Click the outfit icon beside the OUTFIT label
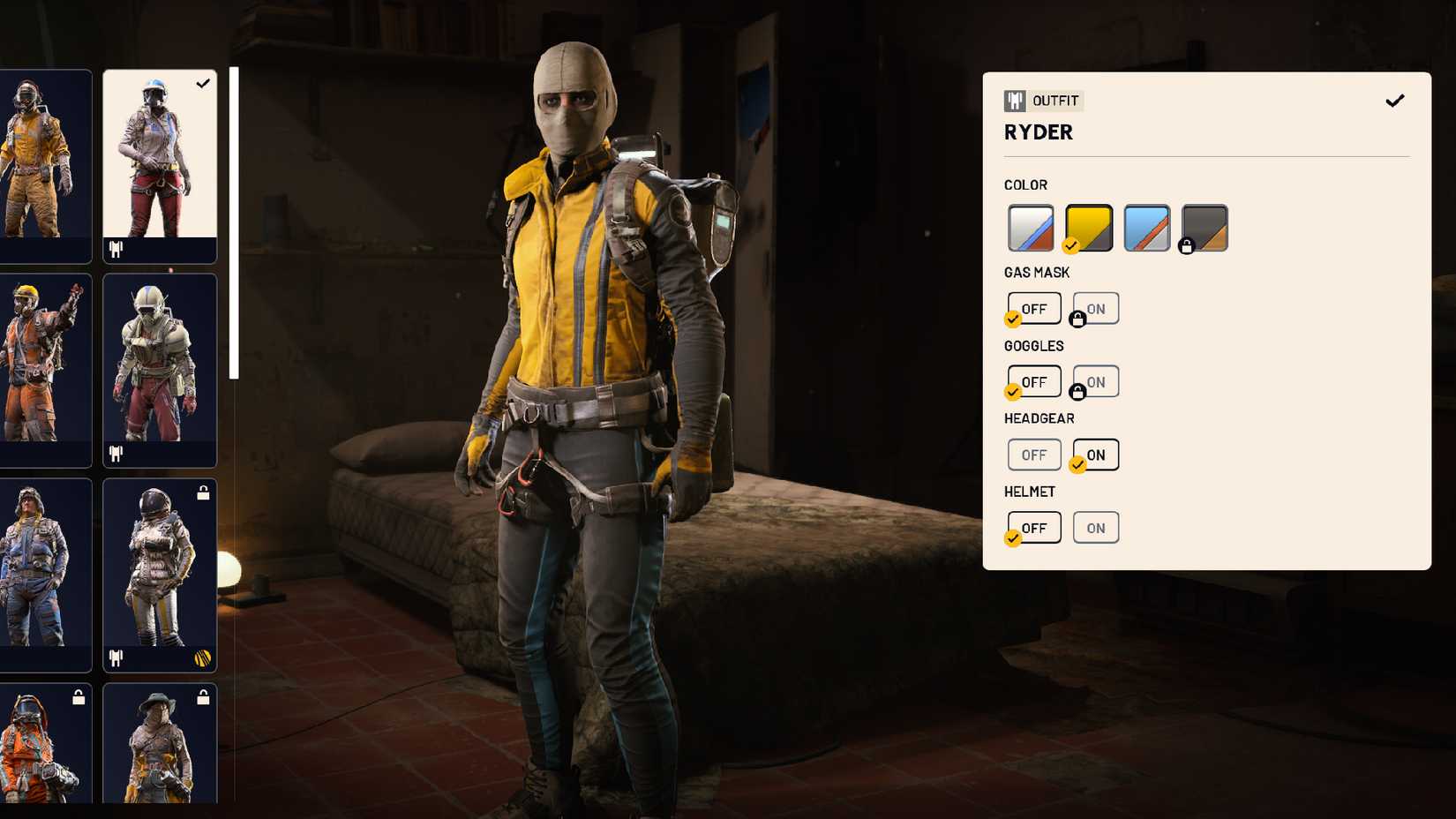This screenshot has height=819, width=1456. (1017, 101)
